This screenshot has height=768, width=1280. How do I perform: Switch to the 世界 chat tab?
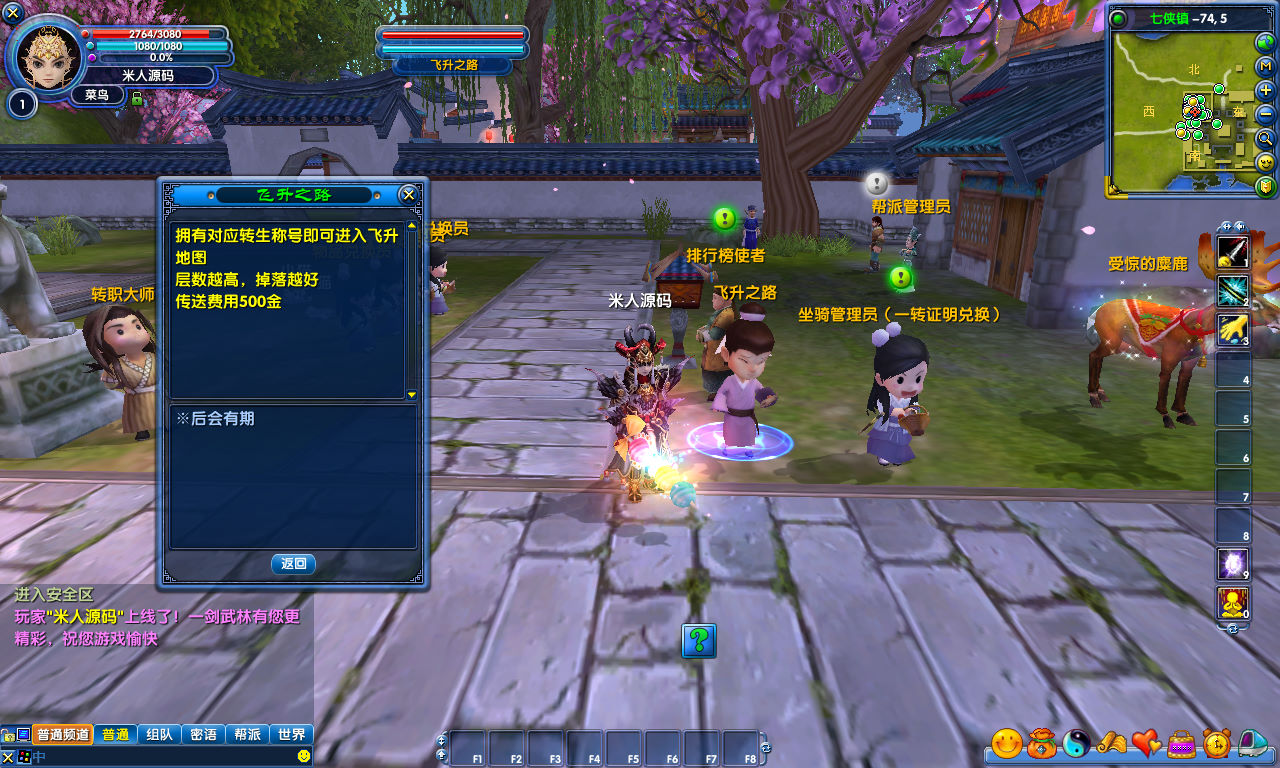click(292, 734)
